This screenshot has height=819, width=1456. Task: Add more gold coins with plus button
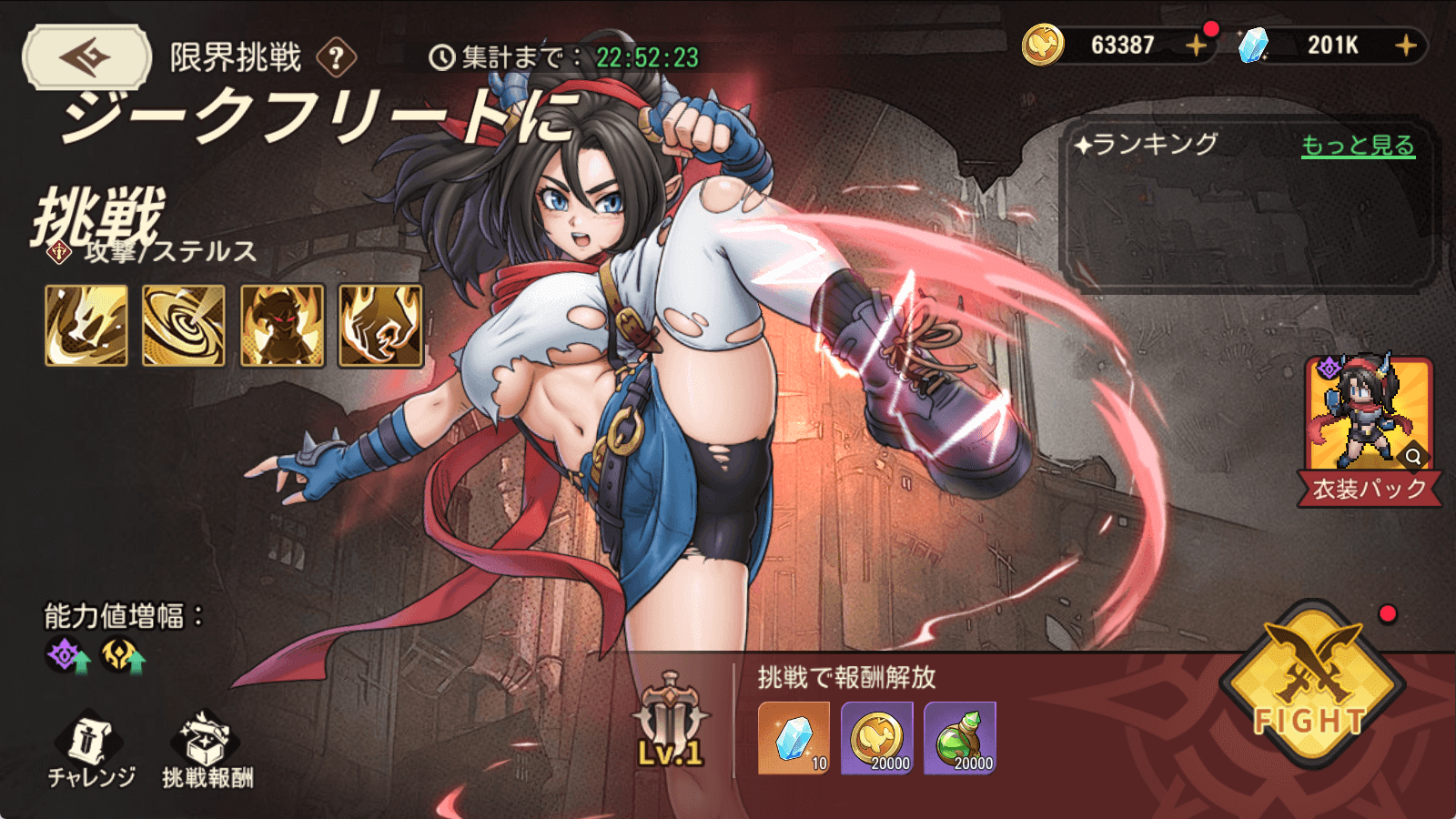(1196, 45)
